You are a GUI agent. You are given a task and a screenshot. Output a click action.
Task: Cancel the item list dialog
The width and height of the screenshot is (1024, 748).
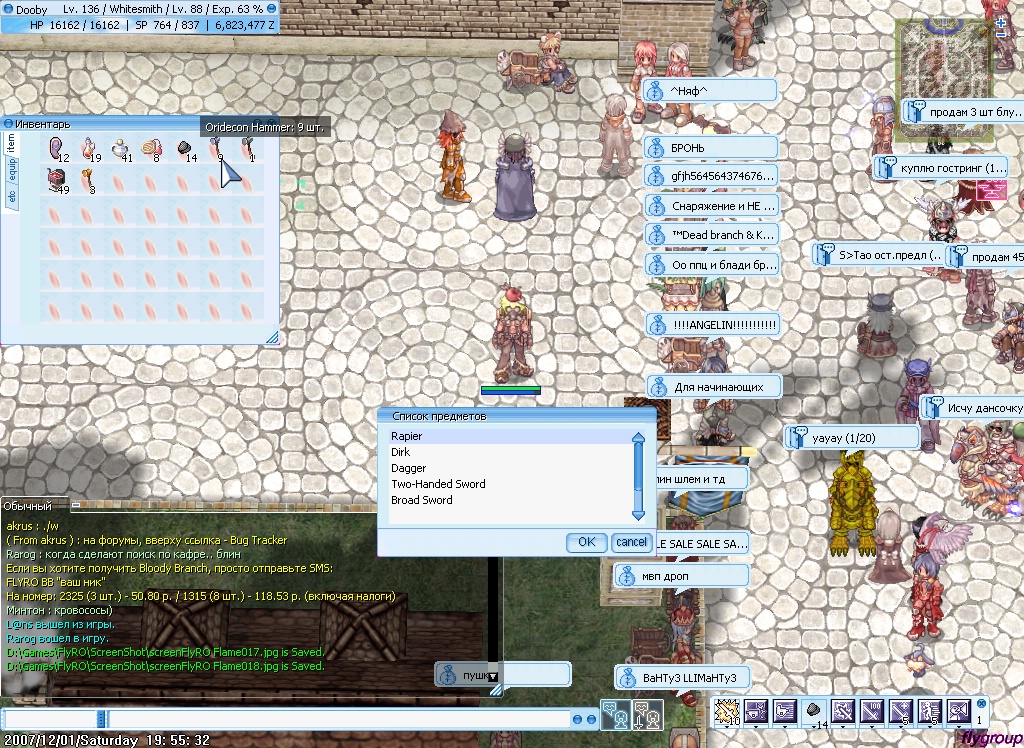631,542
